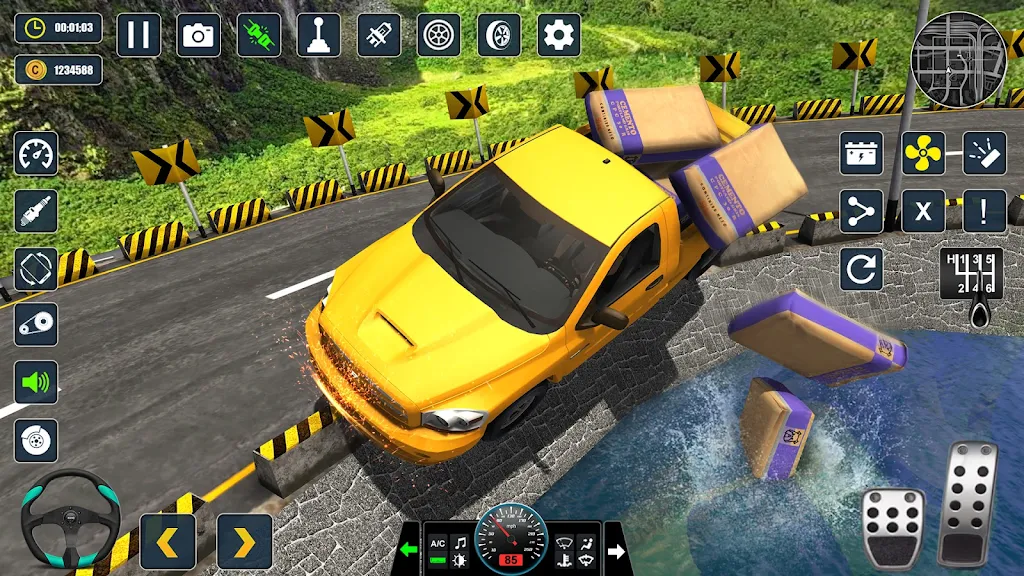The height and width of the screenshot is (576, 1024).
Task: Click the share nodes icon
Action: click(x=861, y=211)
